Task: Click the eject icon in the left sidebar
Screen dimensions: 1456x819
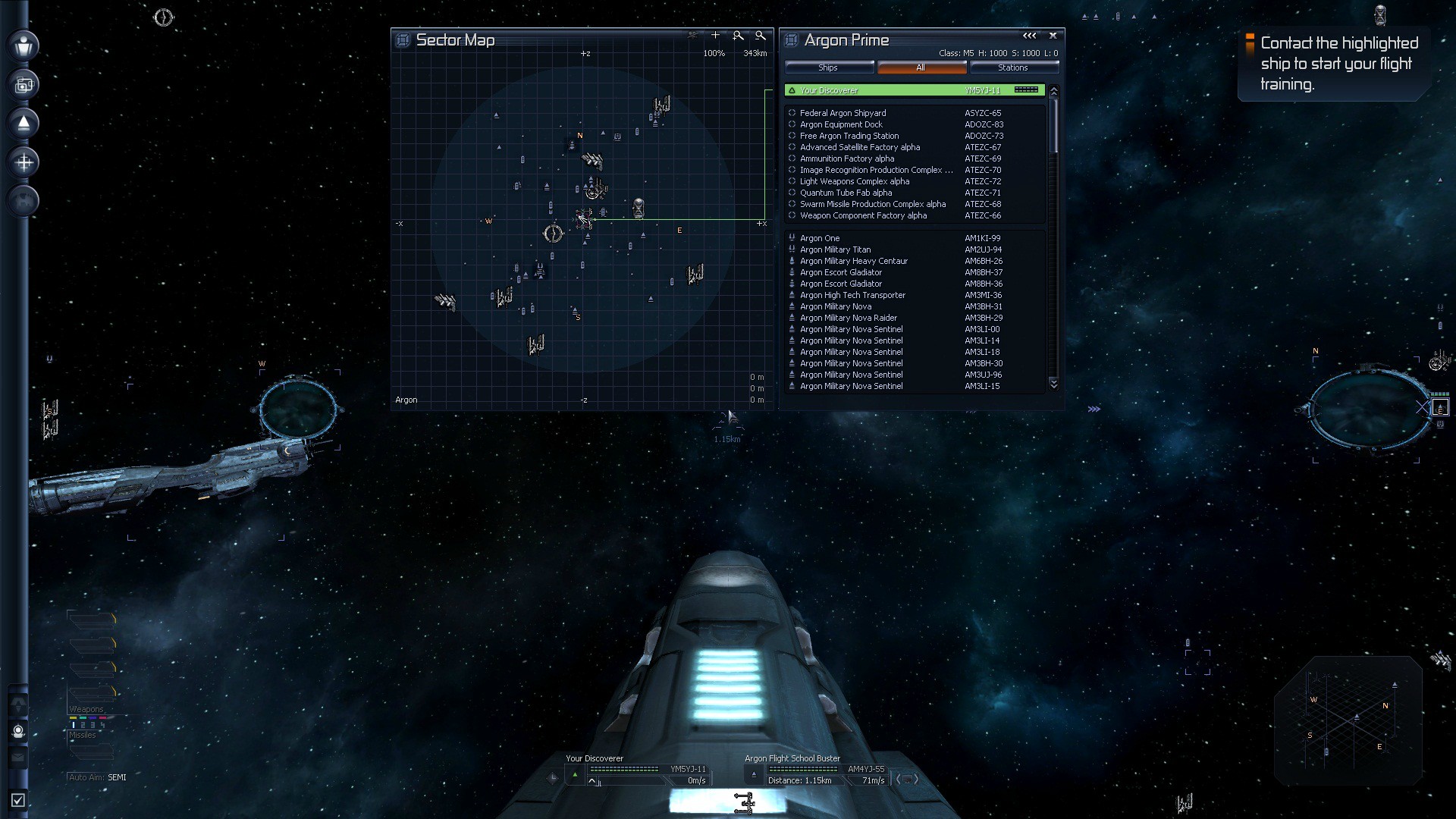Action: pyautogui.click(x=23, y=123)
